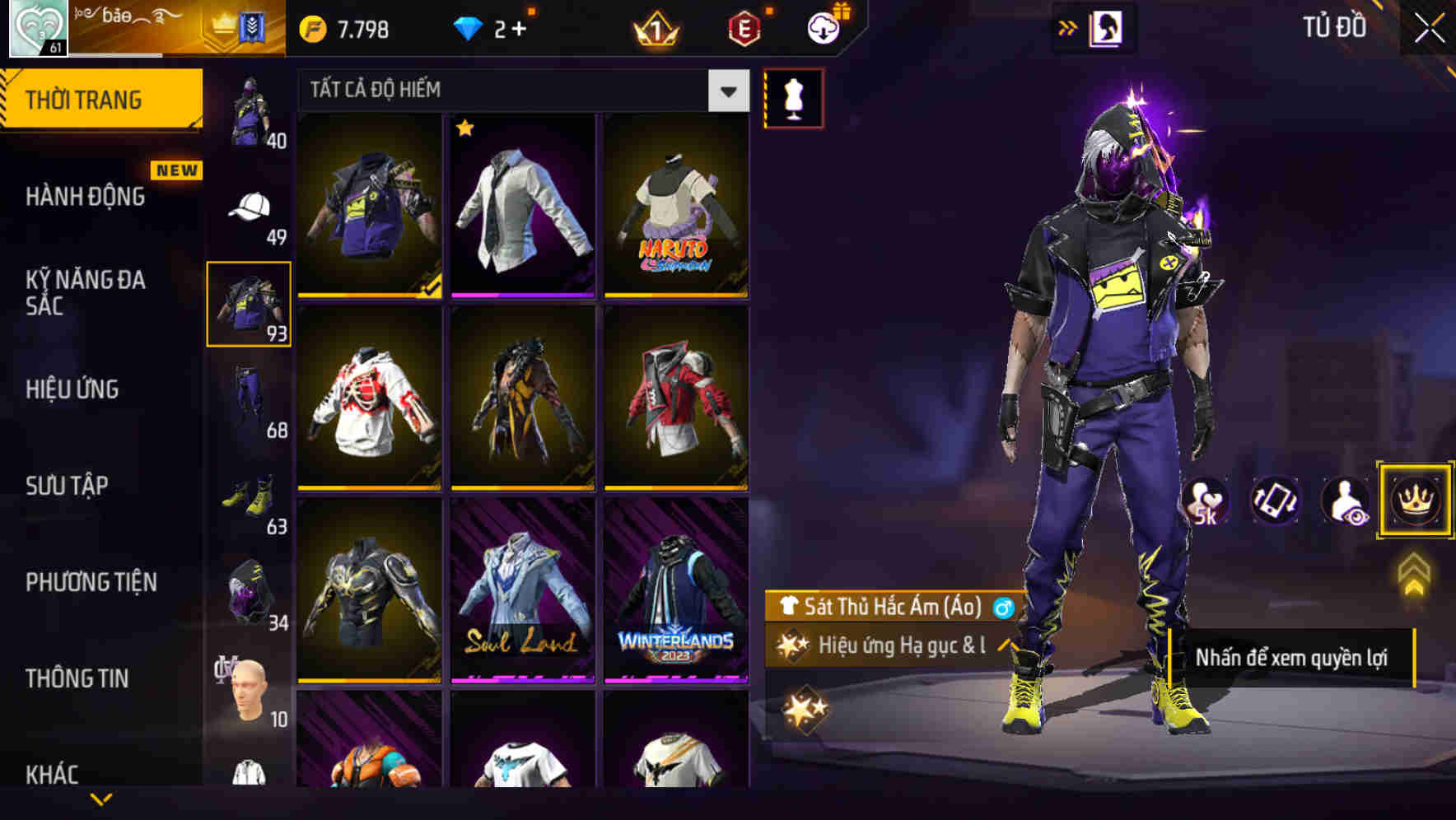Open the diamond top-up icon
Screen dimensions: 1456x820
click(468, 27)
